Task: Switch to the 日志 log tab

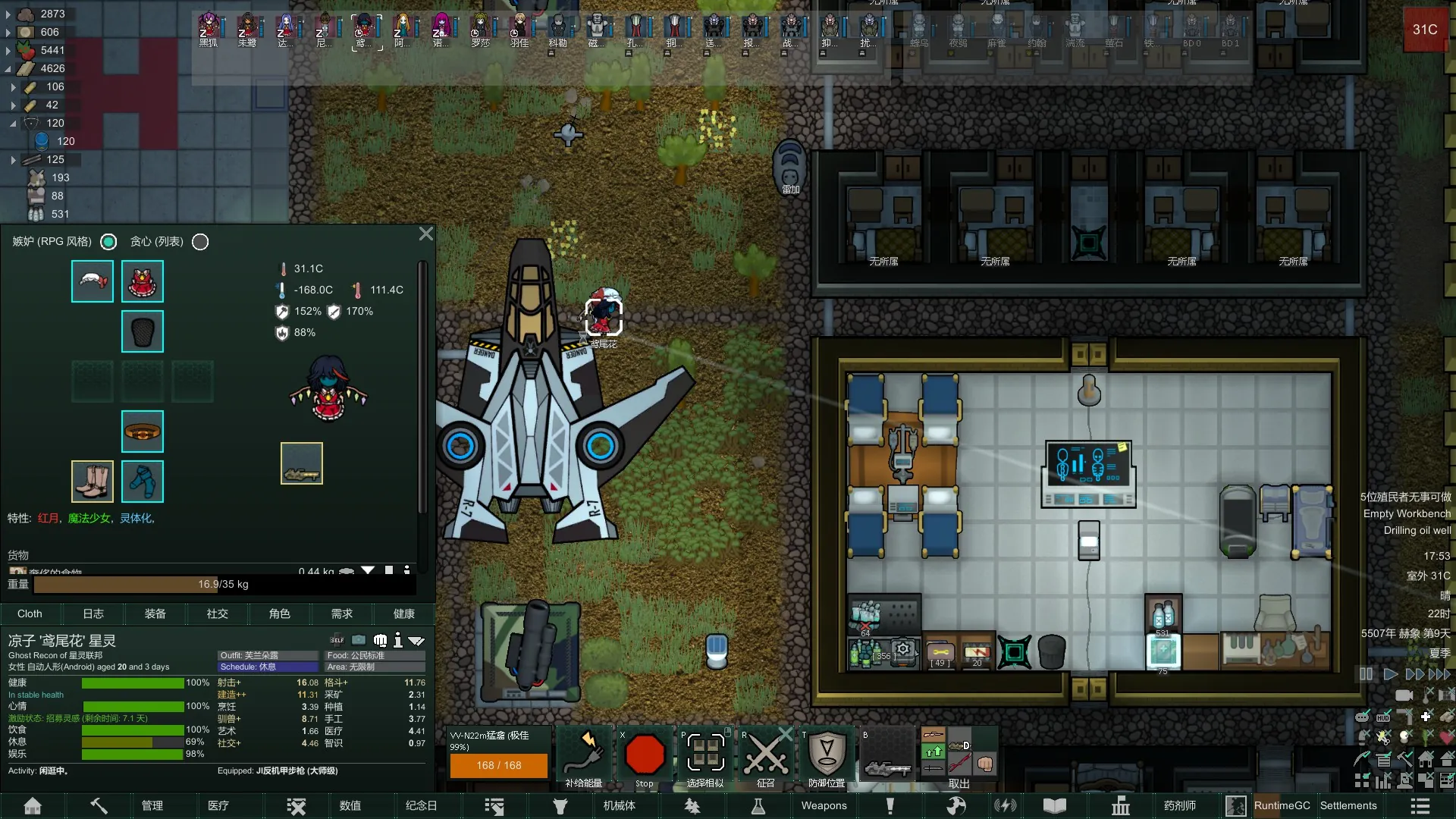Action: coord(93,613)
